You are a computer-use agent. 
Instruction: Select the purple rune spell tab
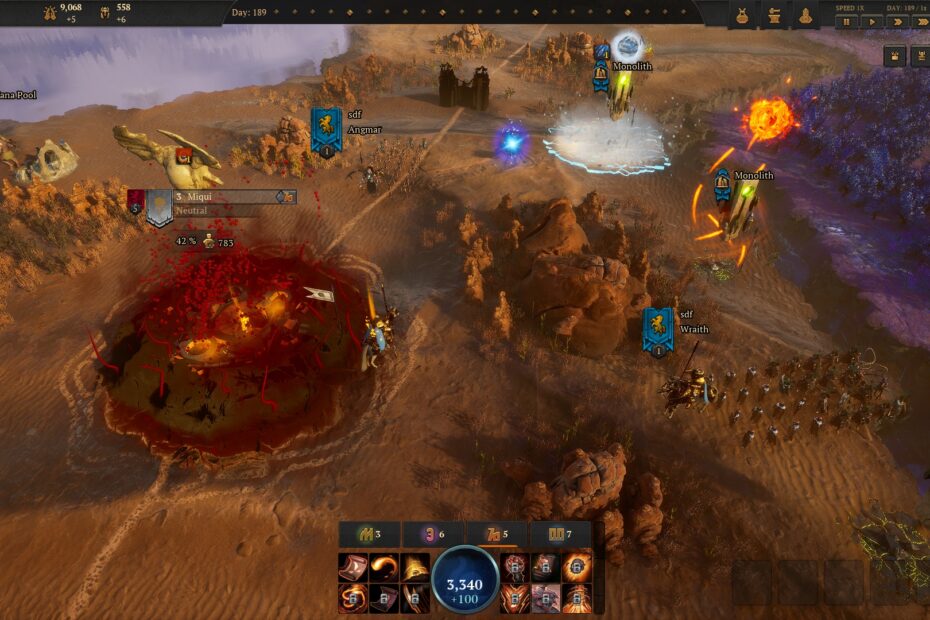click(432, 535)
